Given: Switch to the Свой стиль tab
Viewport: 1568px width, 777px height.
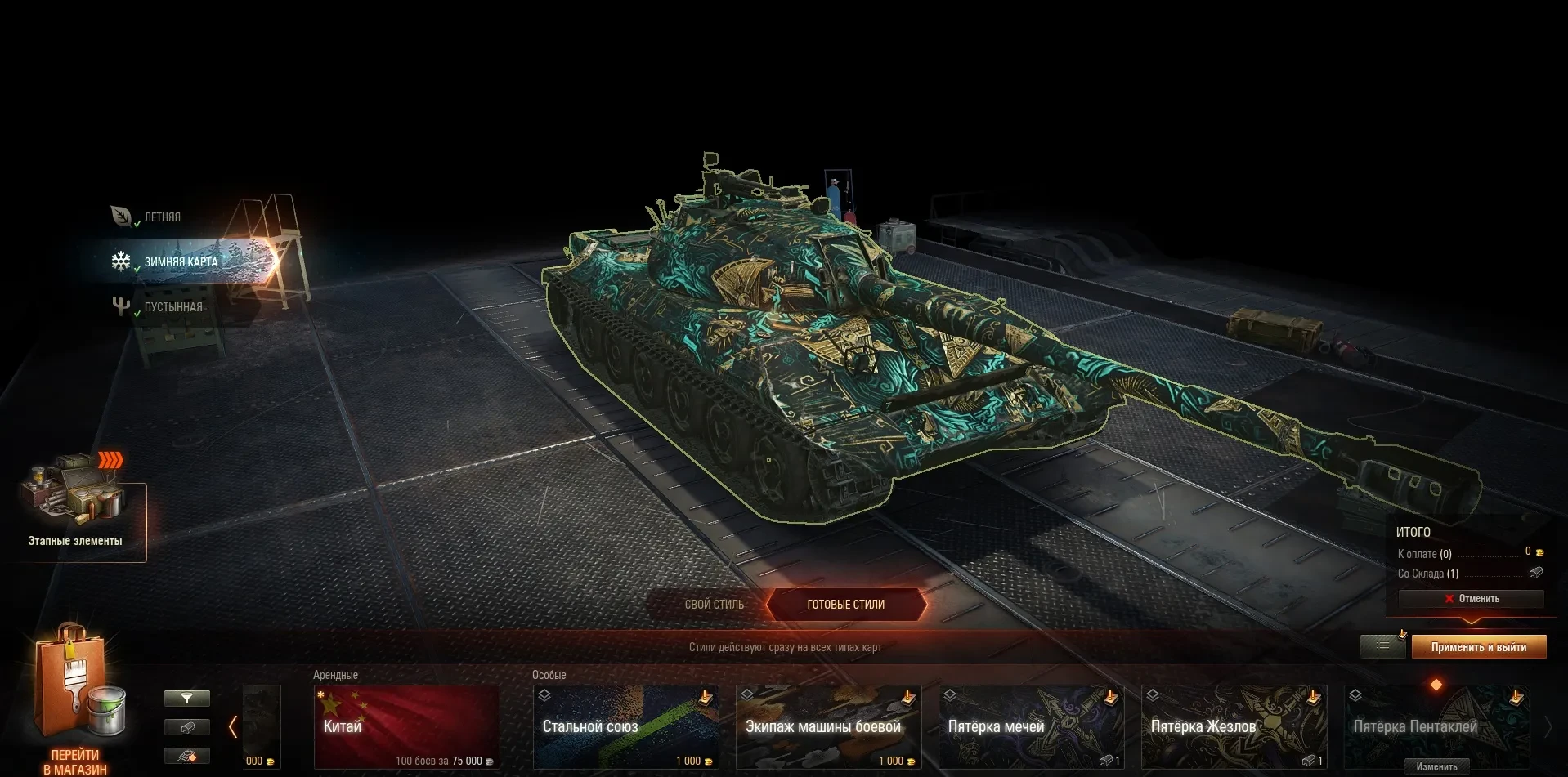Looking at the screenshot, I should 714,605.
